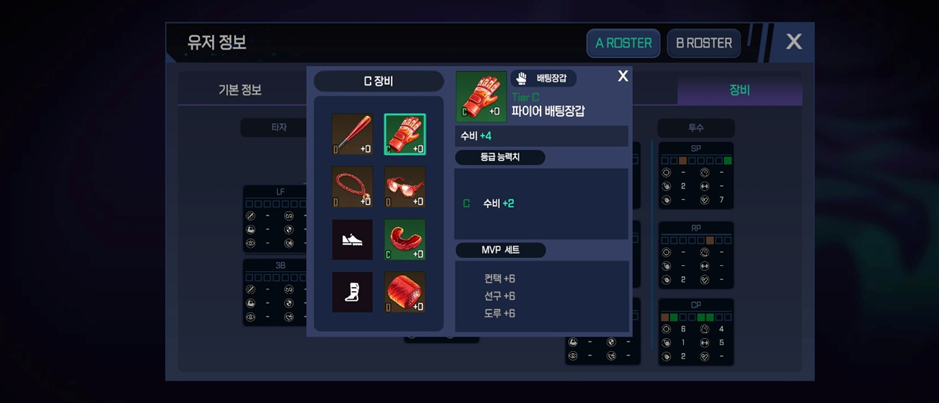Select the empty cleats shoe slot
The image size is (939, 403).
pos(352,240)
